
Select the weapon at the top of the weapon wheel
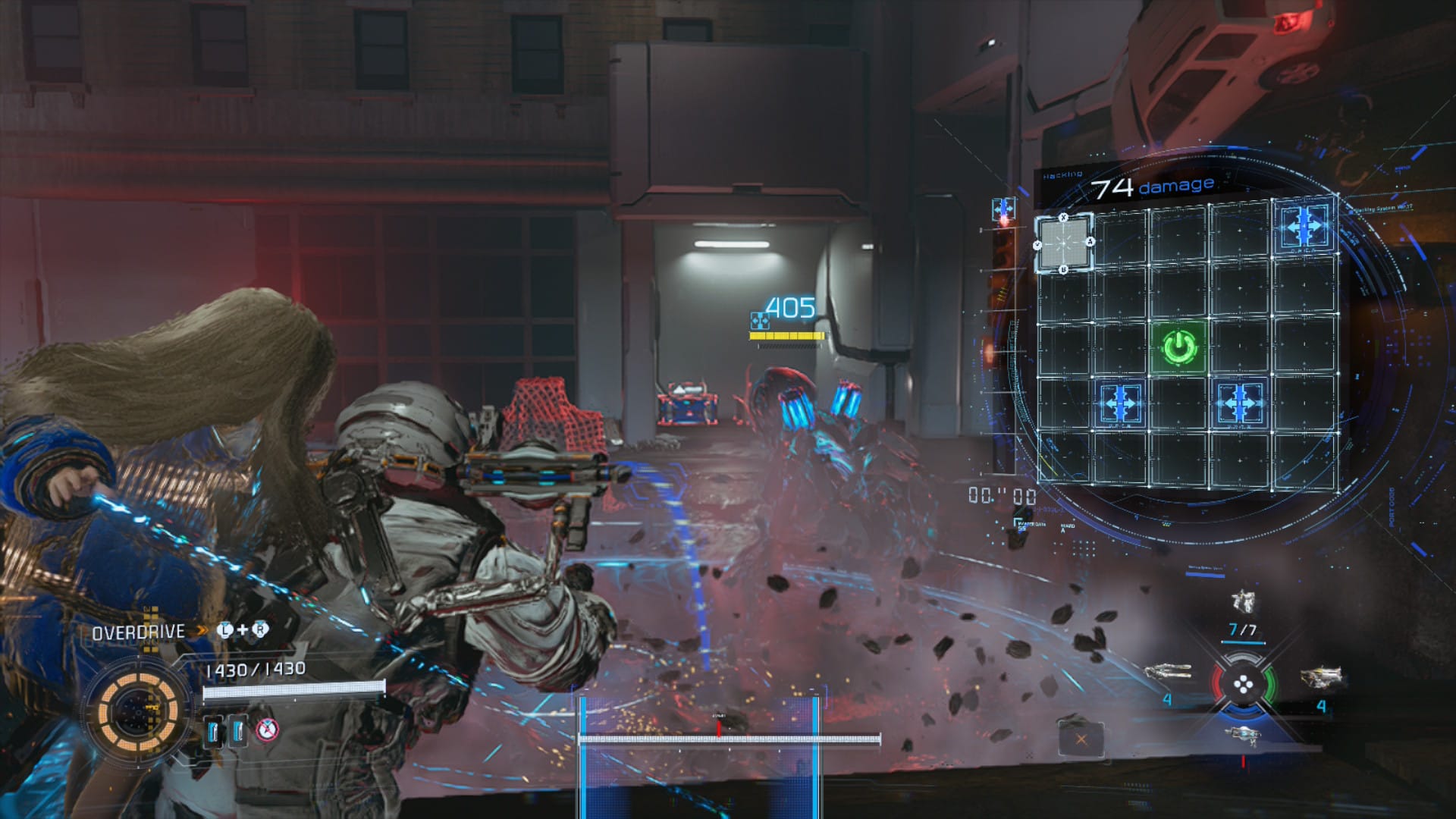(x=1244, y=602)
